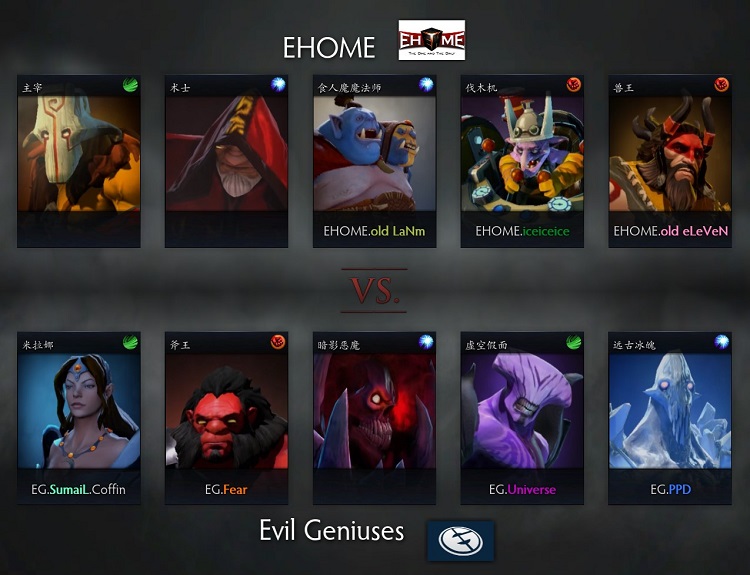Select the Shadow Fiend hero card
This screenshot has height=575, width=750.
(x=374, y=418)
